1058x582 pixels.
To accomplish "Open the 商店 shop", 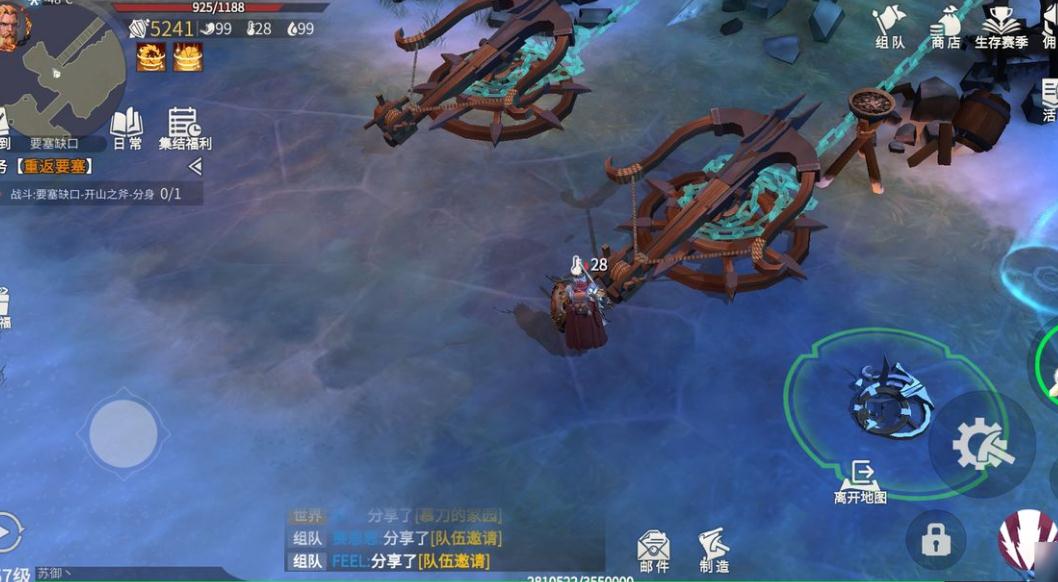I will (x=945, y=27).
